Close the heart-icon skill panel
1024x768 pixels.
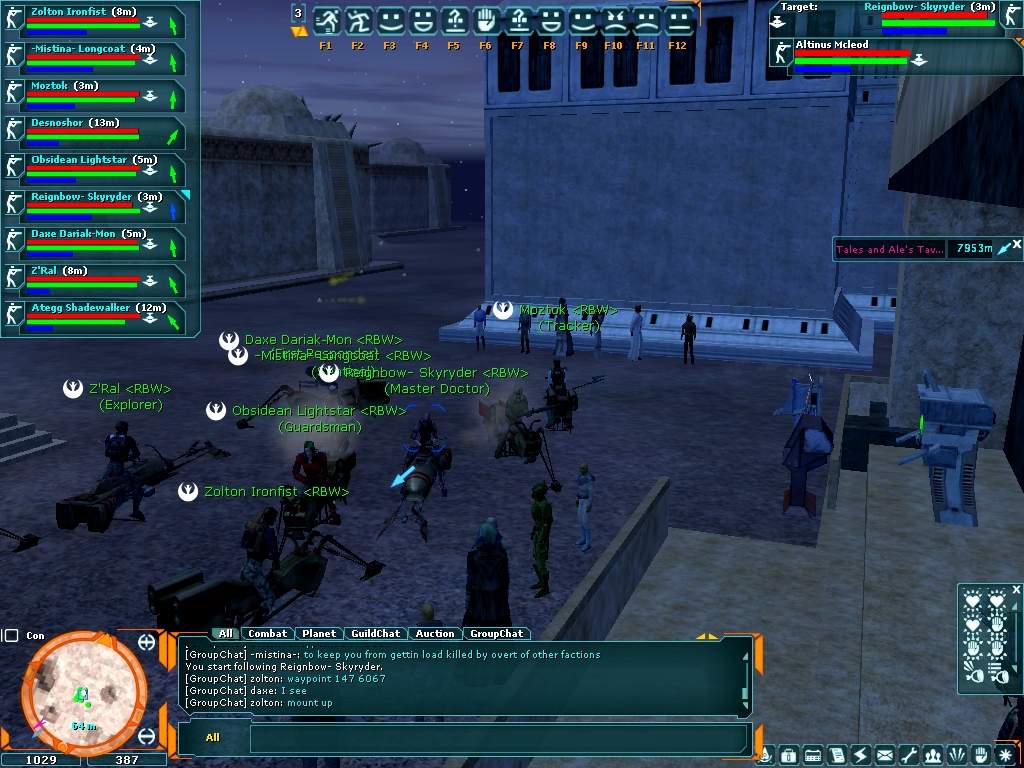click(1017, 590)
